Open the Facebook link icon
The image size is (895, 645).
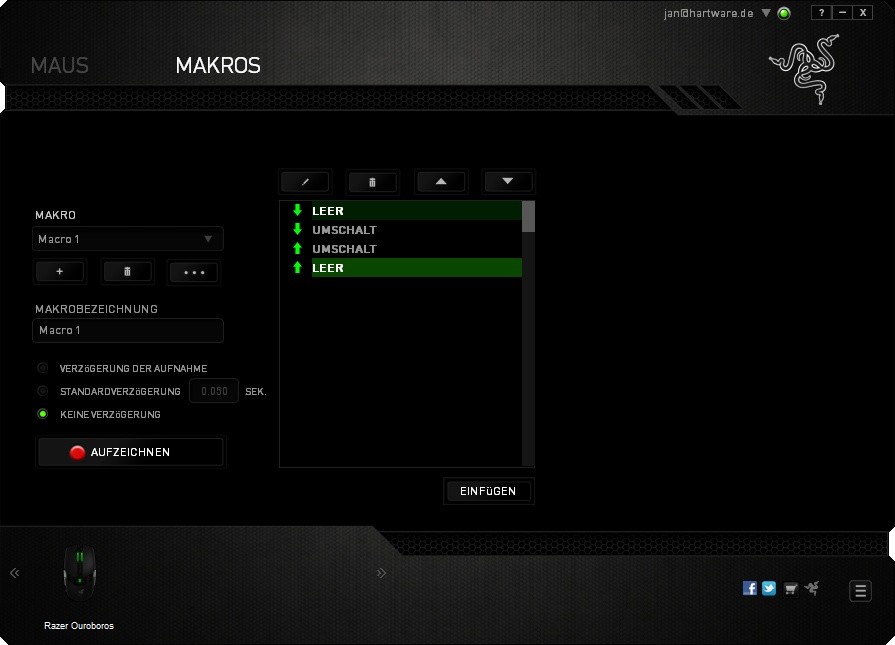tap(750, 588)
